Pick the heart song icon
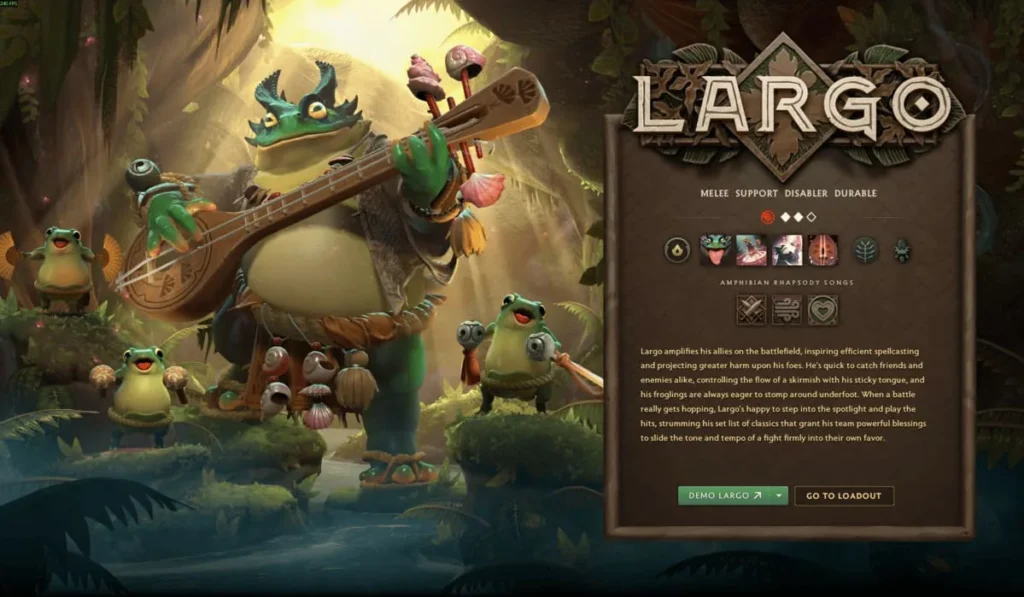The image size is (1024, 597). (x=822, y=310)
